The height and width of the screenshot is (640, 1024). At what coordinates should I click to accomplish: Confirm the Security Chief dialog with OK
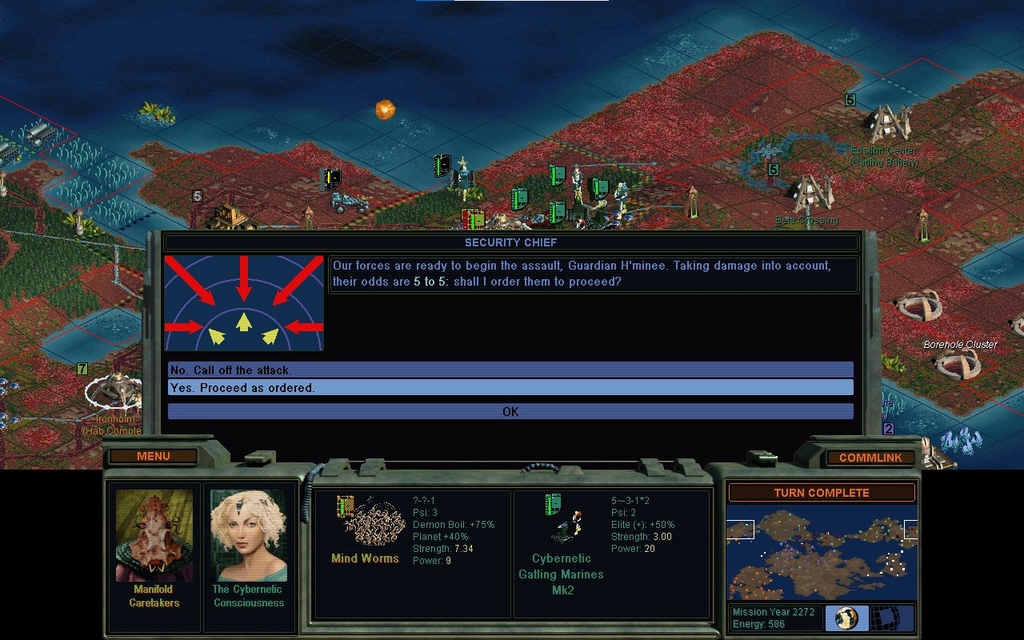point(510,411)
